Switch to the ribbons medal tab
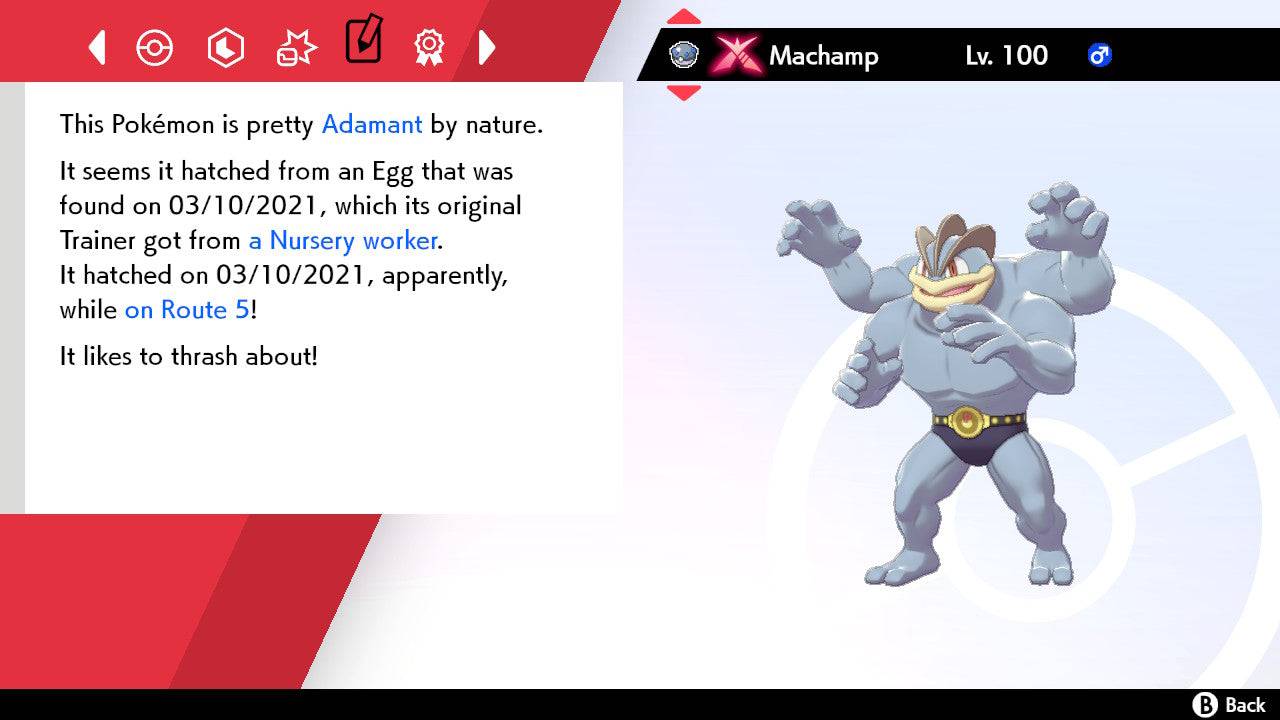Image resolution: width=1280 pixels, height=720 pixels. pyautogui.click(x=428, y=47)
